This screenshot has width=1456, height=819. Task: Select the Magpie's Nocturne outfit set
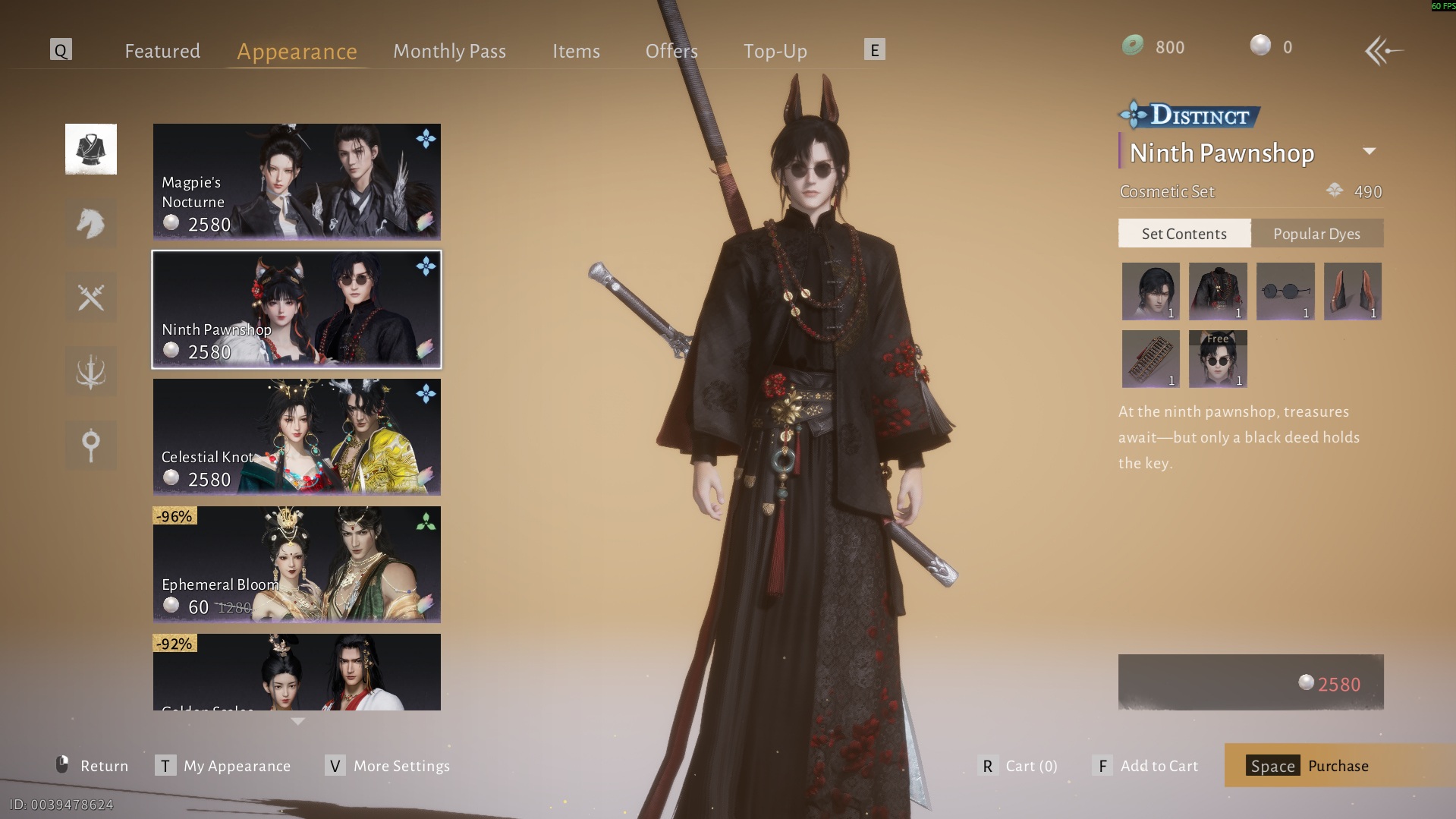click(297, 182)
